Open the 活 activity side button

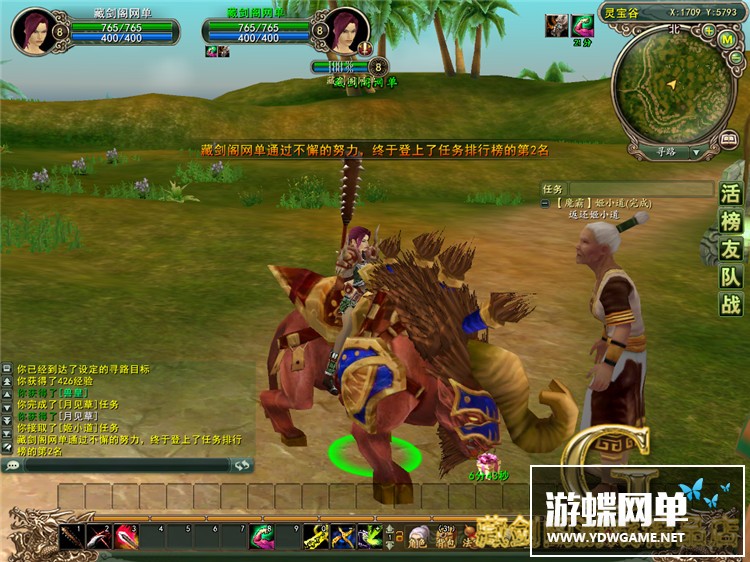(x=731, y=195)
